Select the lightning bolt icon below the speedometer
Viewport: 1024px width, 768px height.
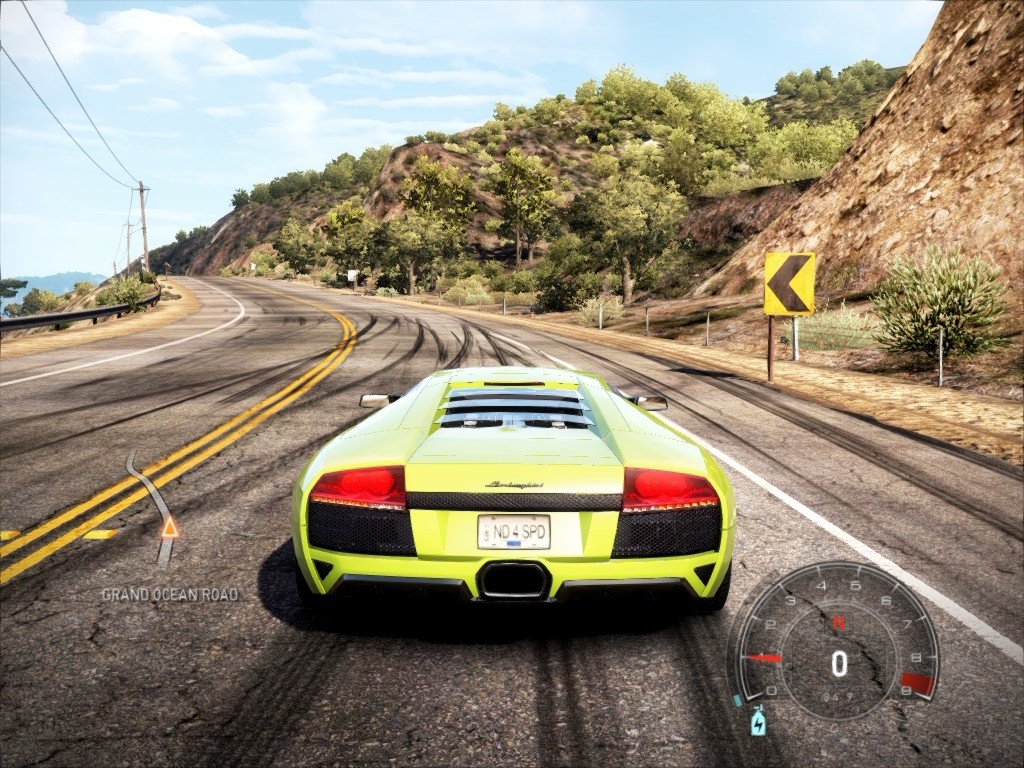coord(758,720)
